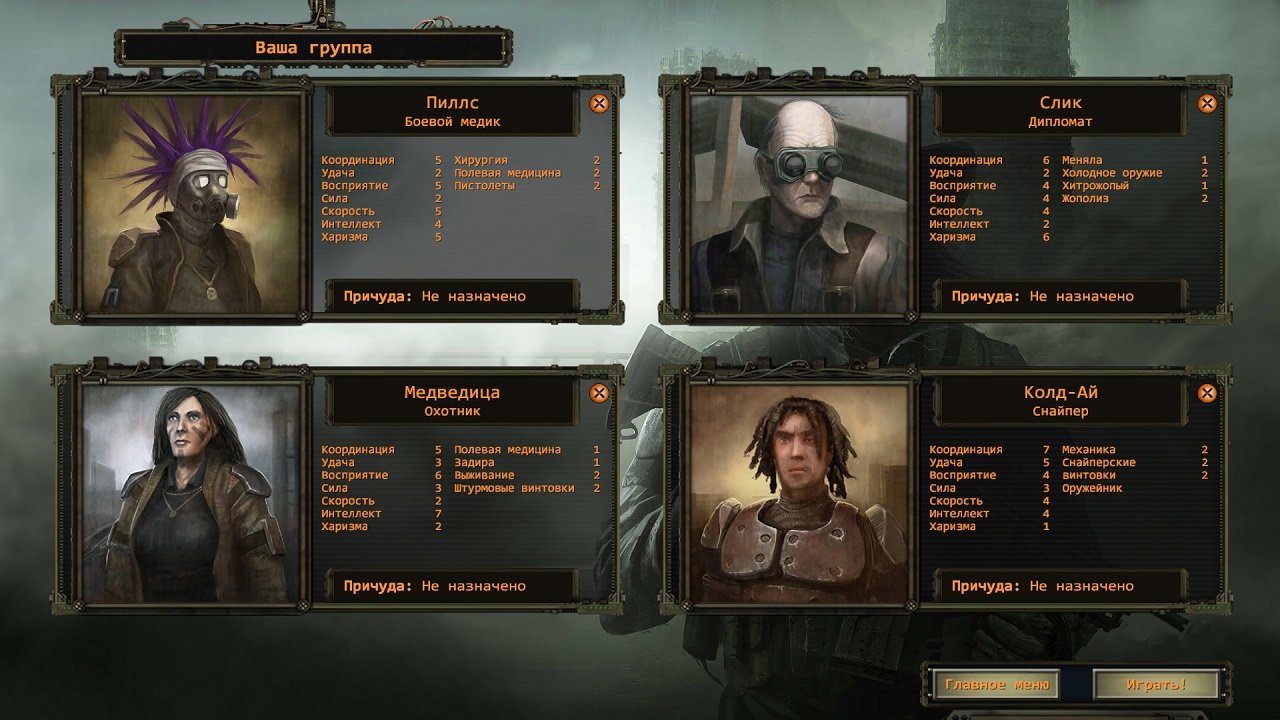
Task: Click the Ваша группа header plate
Action: click(x=315, y=46)
